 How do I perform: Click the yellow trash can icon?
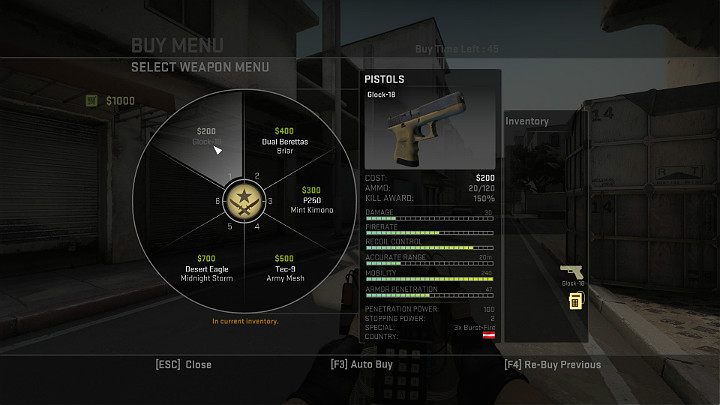click(x=575, y=302)
